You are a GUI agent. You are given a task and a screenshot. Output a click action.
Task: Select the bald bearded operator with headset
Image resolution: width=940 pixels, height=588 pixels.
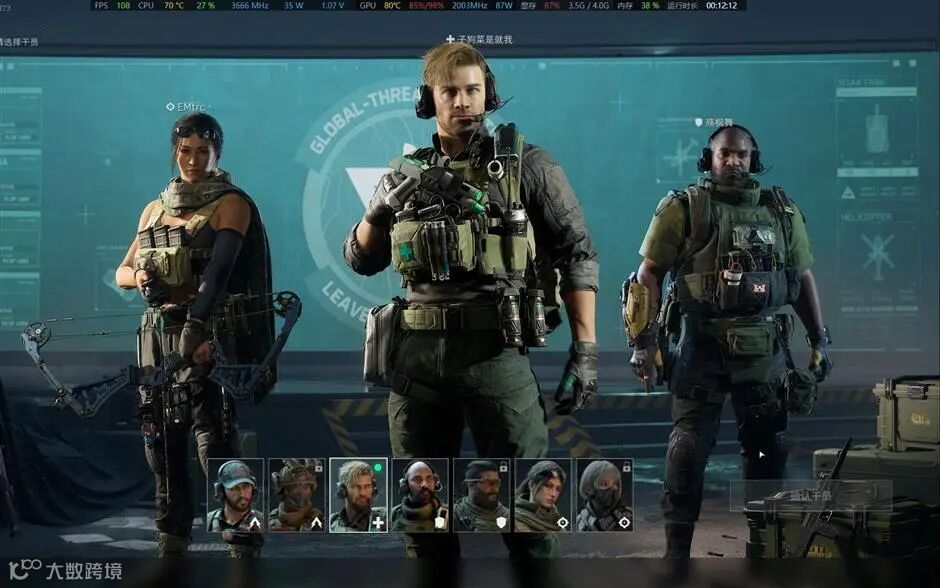click(420, 495)
